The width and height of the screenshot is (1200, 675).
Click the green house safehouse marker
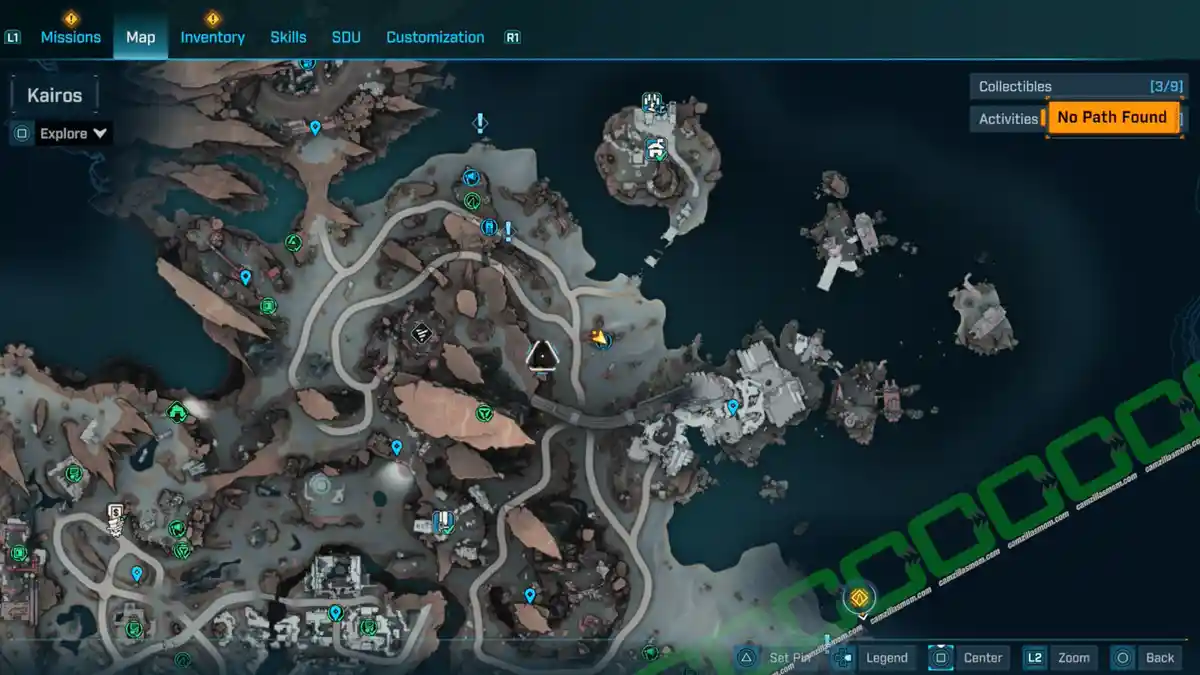(176, 411)
